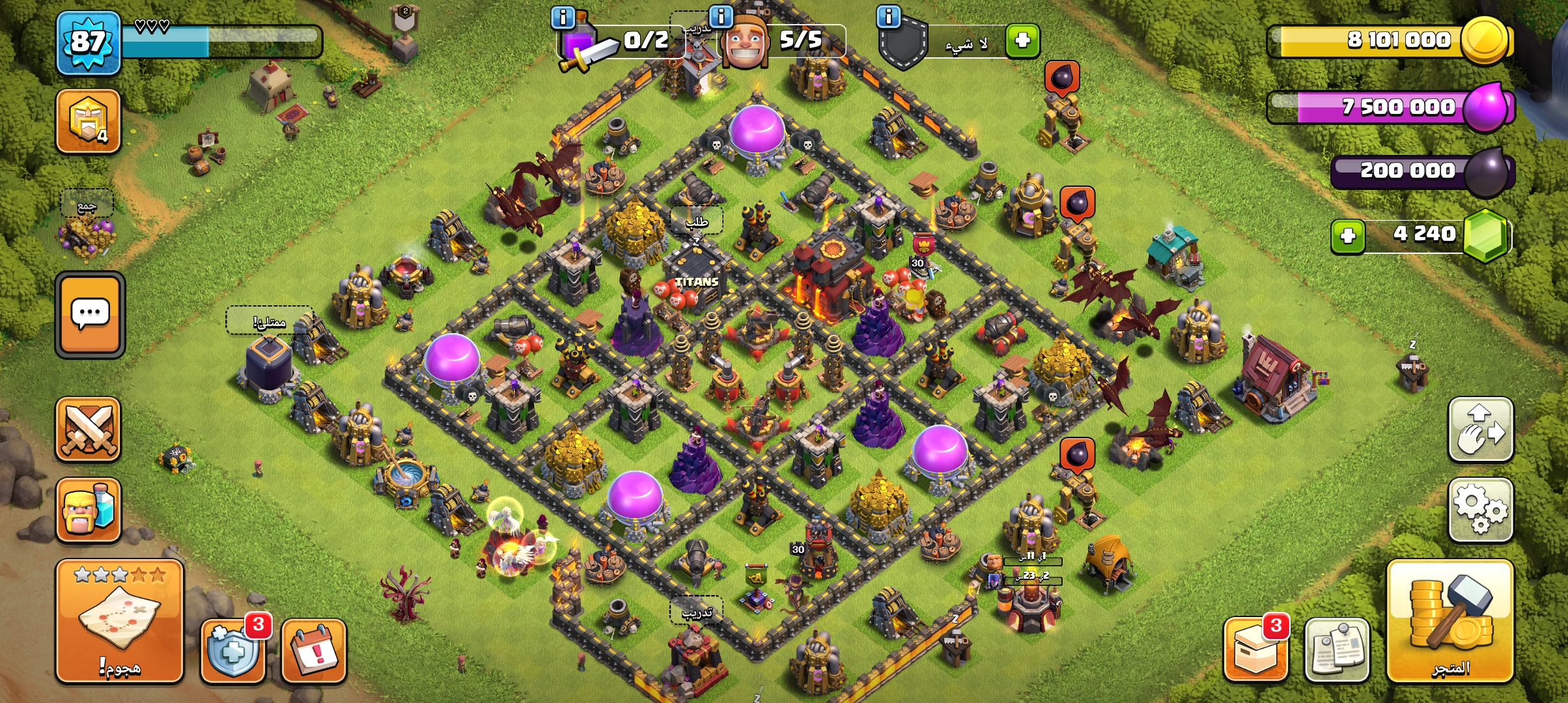Open the crossed swords clan war menu

89,430
